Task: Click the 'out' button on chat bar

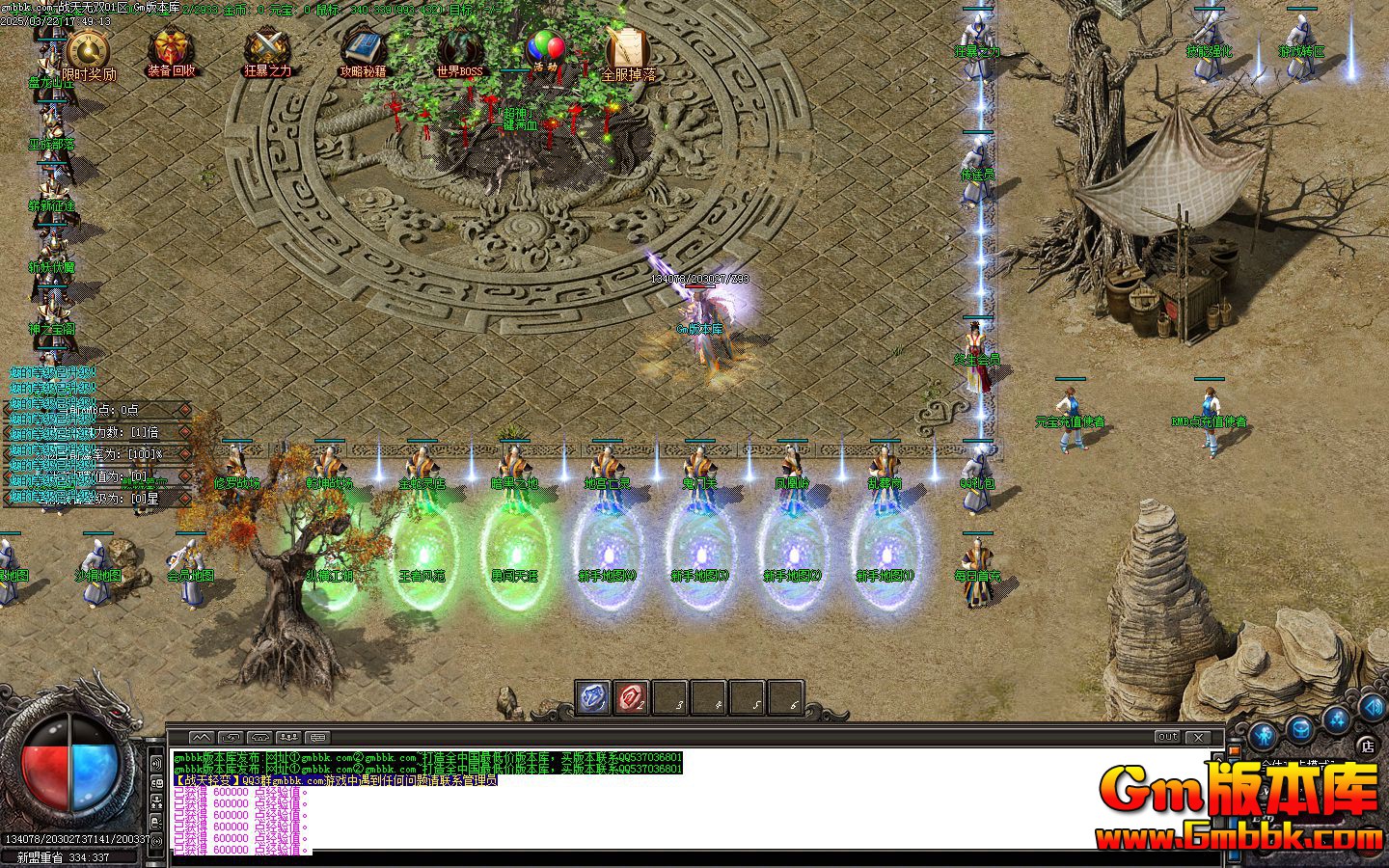Action: (1167, 737)
